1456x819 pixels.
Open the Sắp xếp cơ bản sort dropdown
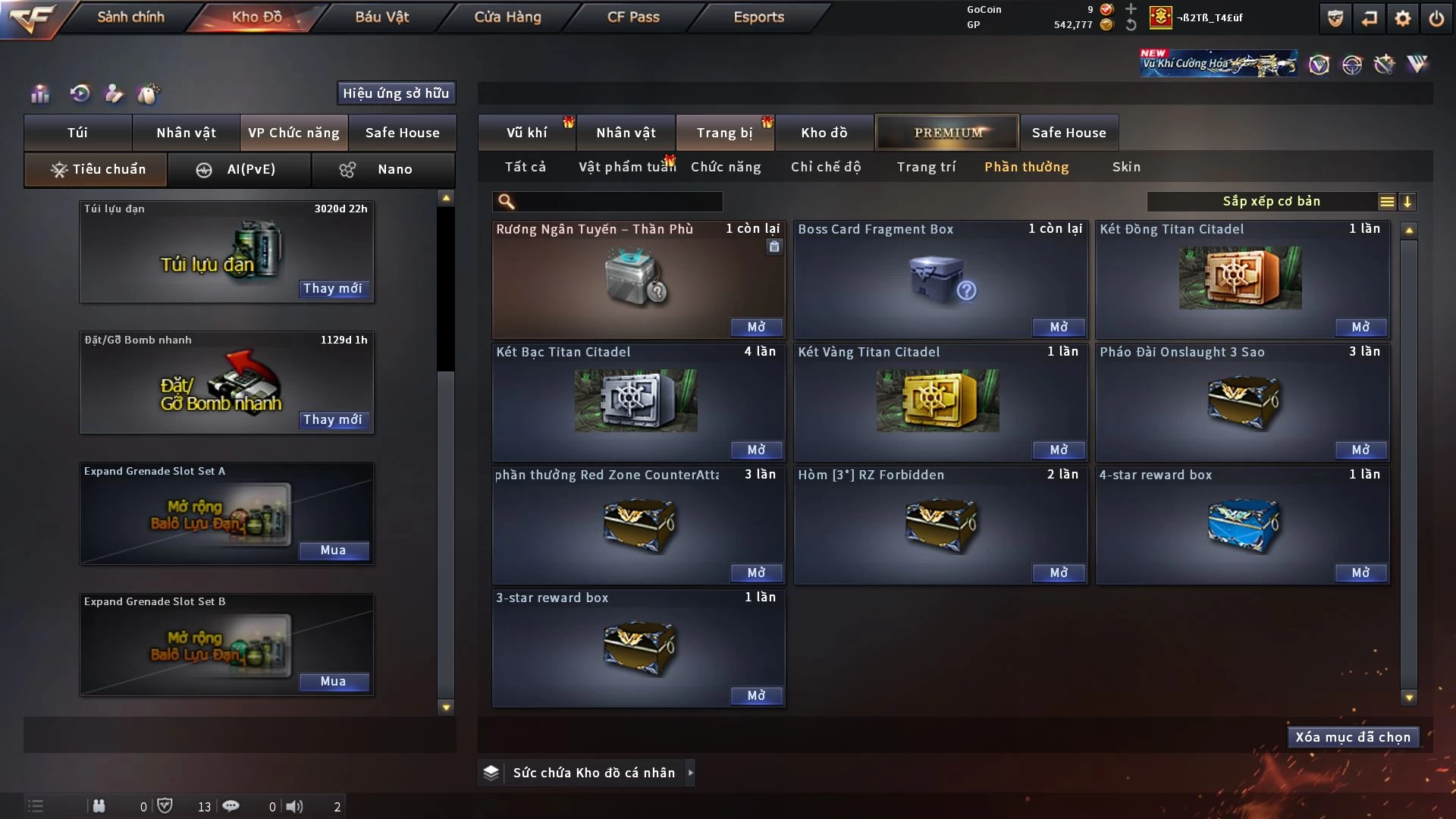click(1271, 201)
